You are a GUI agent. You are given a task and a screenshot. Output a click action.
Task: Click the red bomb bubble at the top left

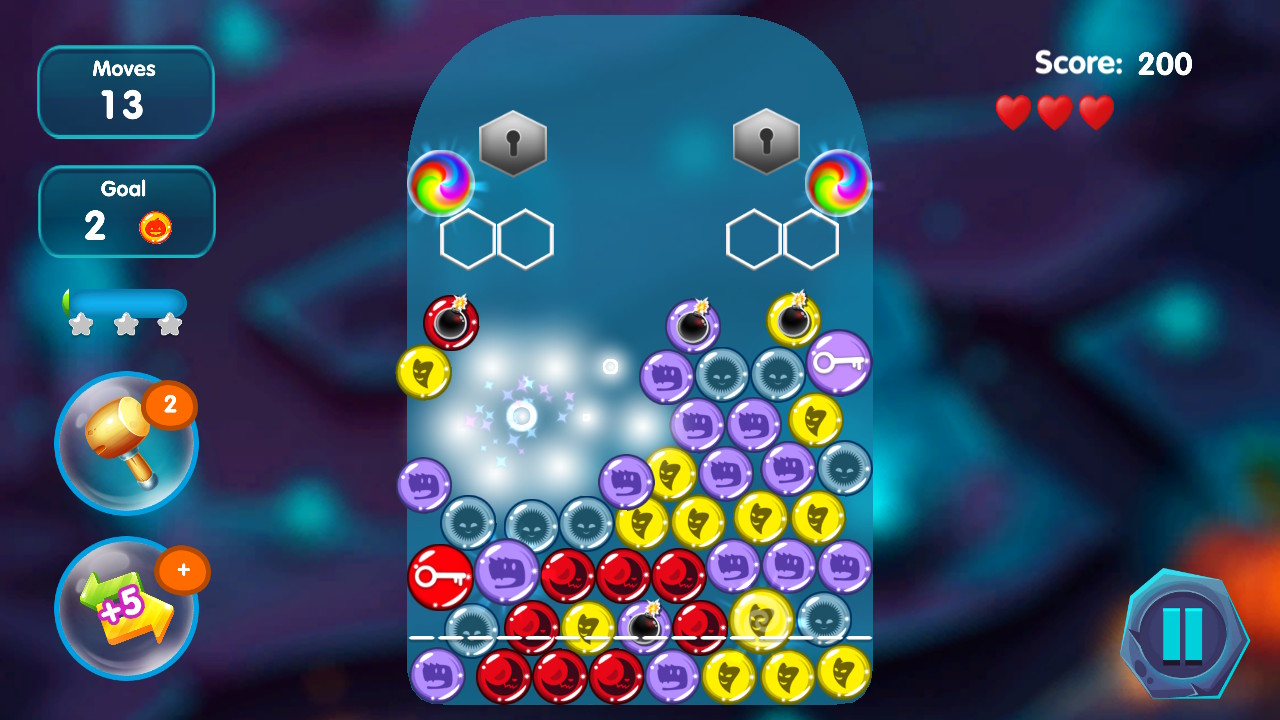pos(450,320)
